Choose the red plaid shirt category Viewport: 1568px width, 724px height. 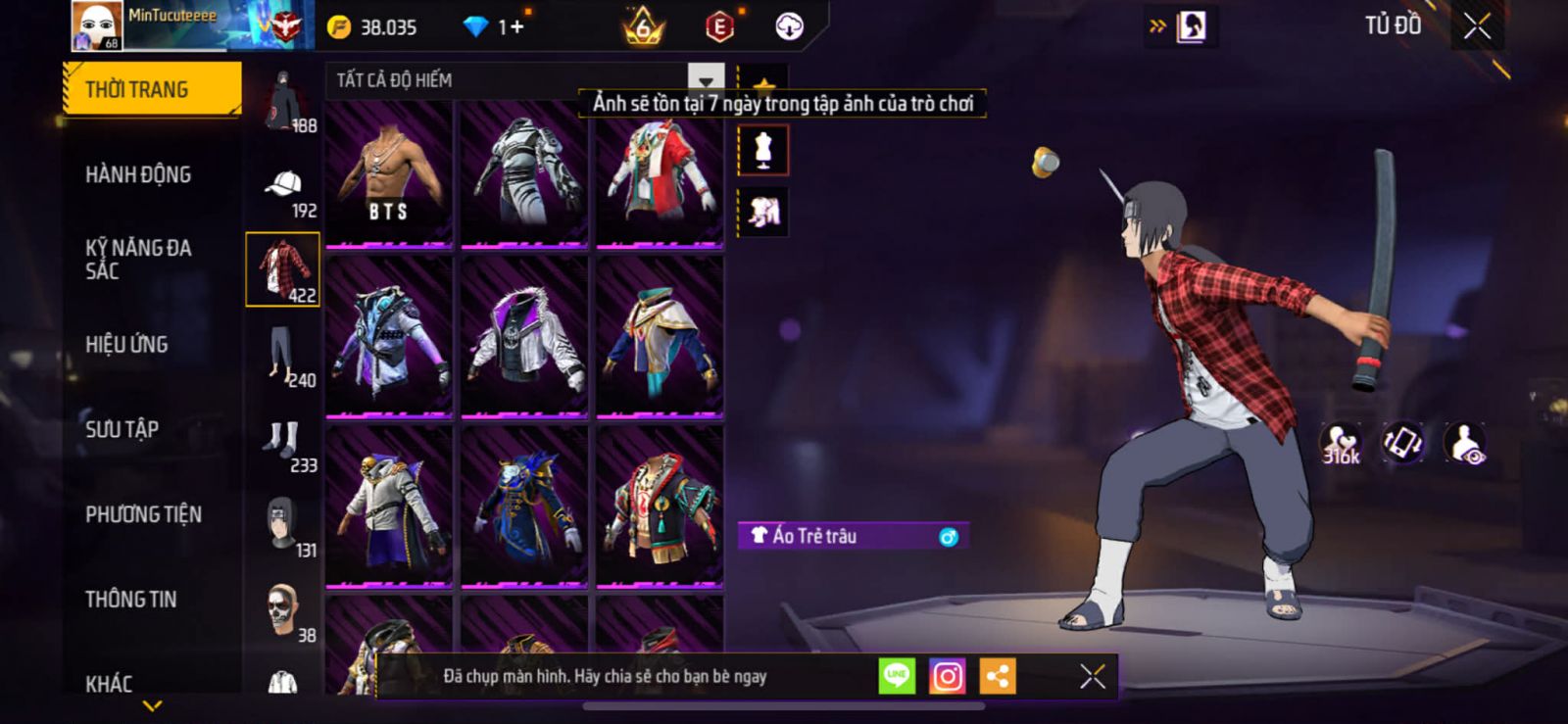coord(282,269)
